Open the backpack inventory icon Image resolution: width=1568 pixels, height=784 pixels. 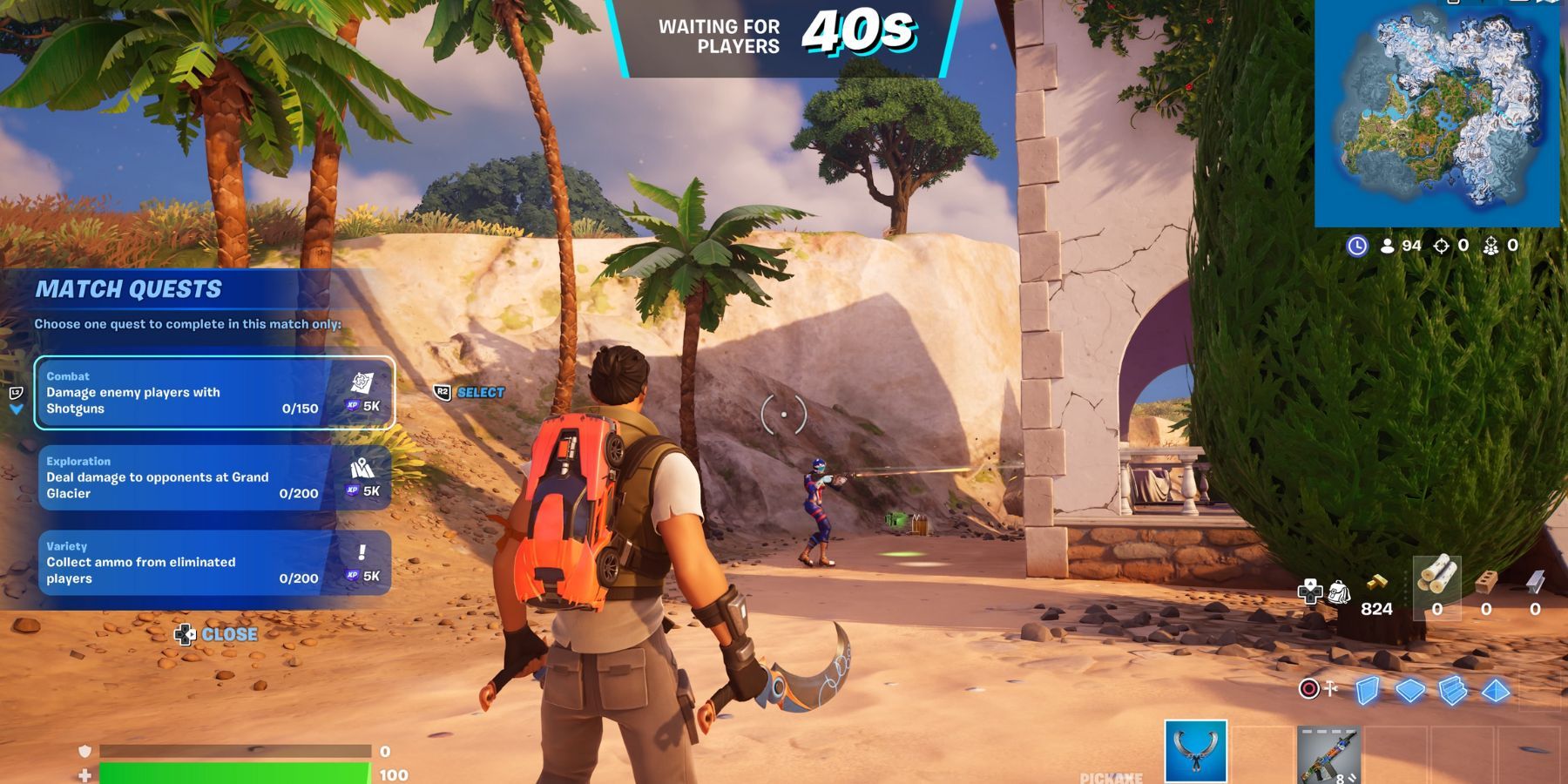point(1339,591)
